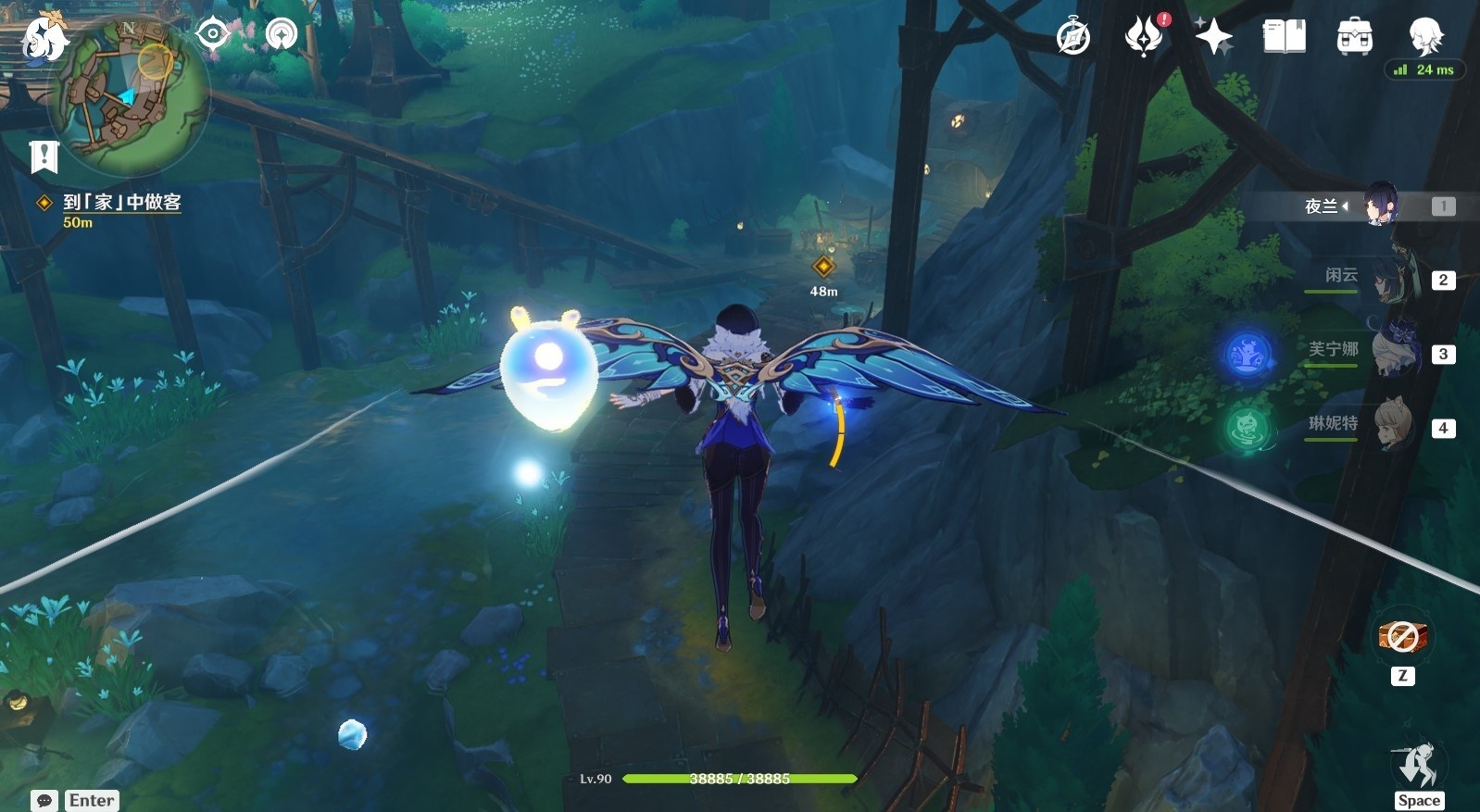
Task: Click the disabled gadget icon
Action: 1402,637
